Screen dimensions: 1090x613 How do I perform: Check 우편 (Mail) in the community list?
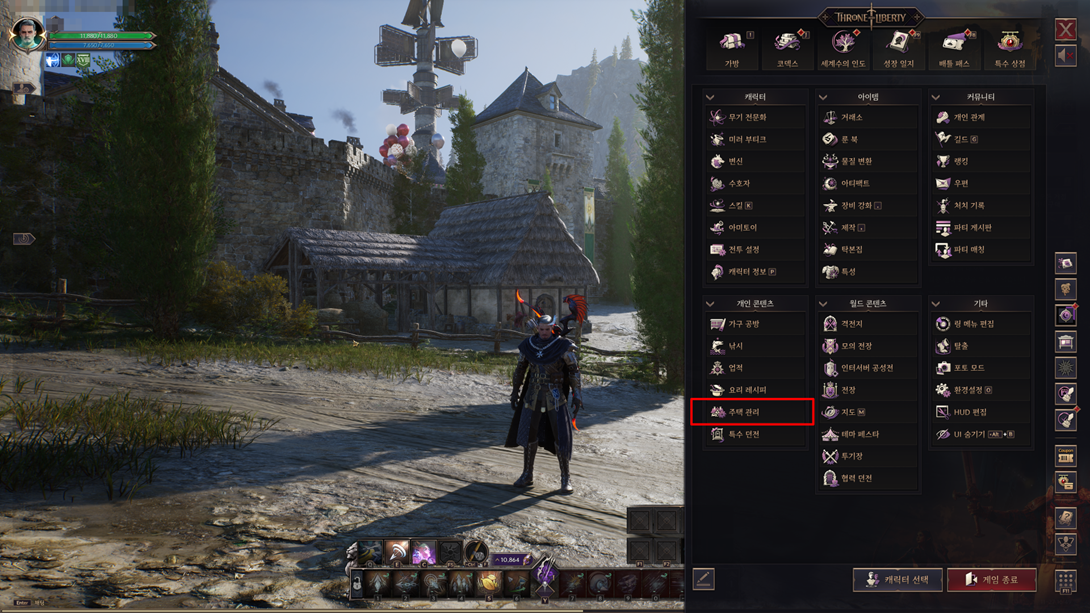(961, 184)
